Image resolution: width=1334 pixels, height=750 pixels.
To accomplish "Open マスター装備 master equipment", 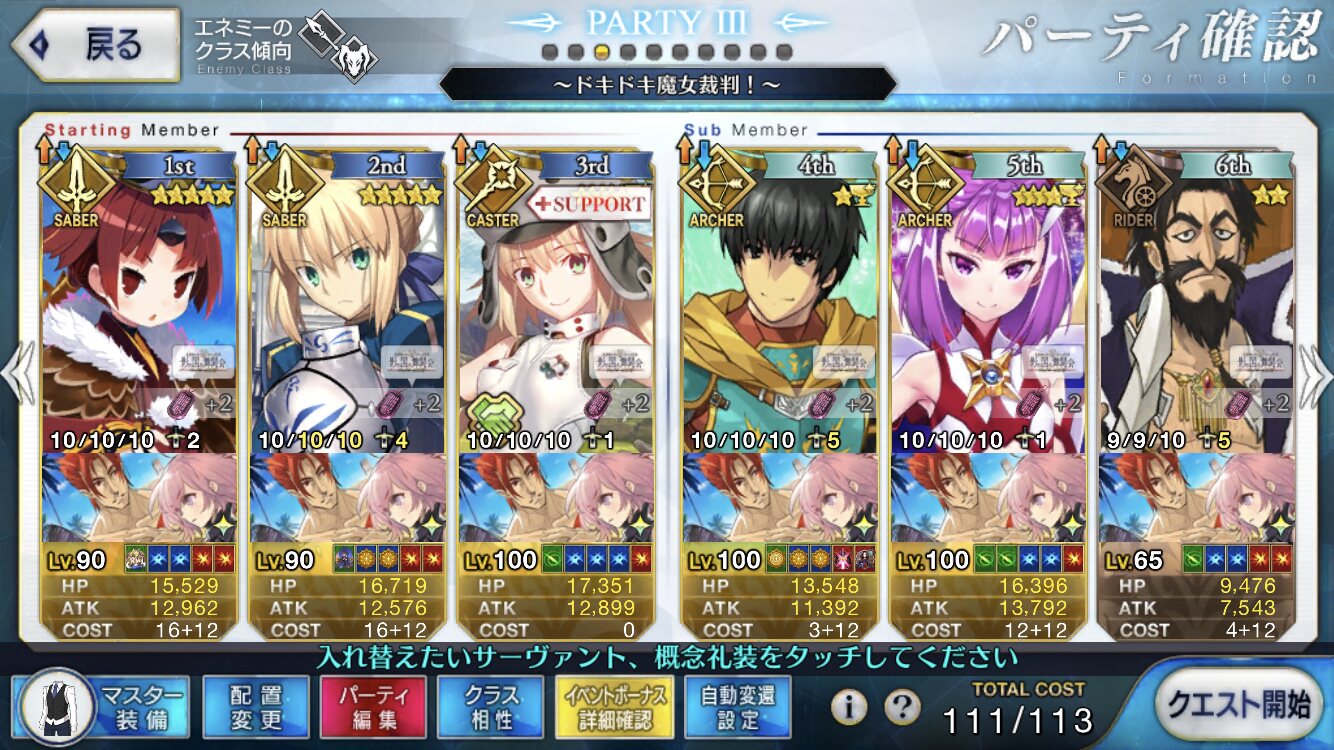I will click(x=101, y=707).
